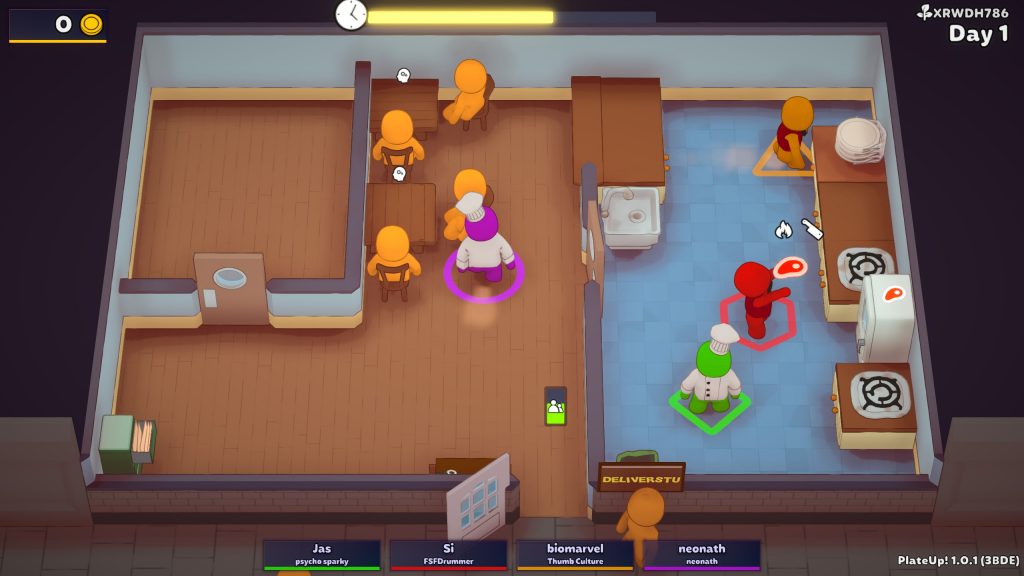Viewport: 1024px width, 576px height.
Task: Choose the biomarvel player card
Action: (x=575, y=555)
